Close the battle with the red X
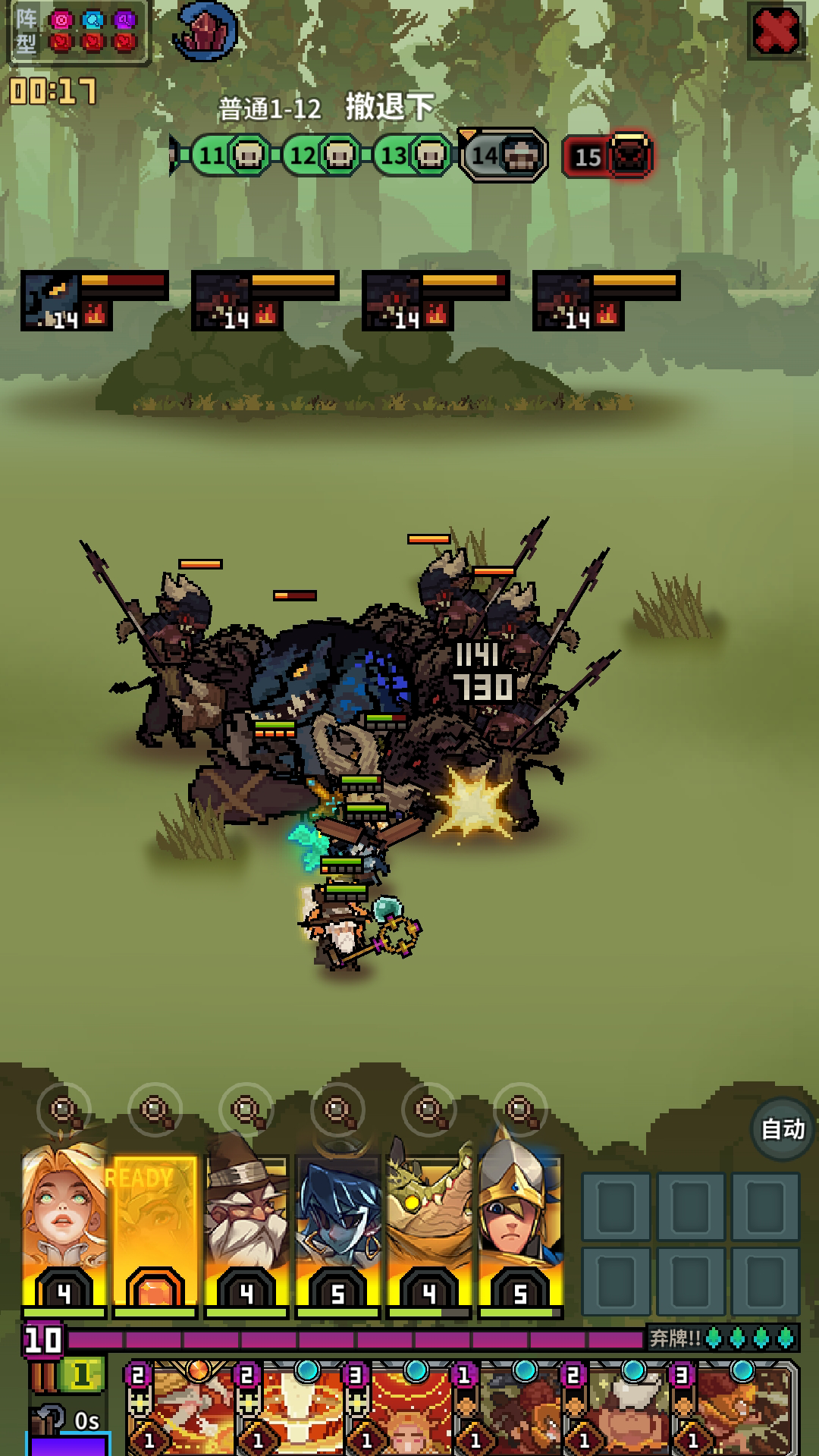819x1456 pixels. [776, 31]
